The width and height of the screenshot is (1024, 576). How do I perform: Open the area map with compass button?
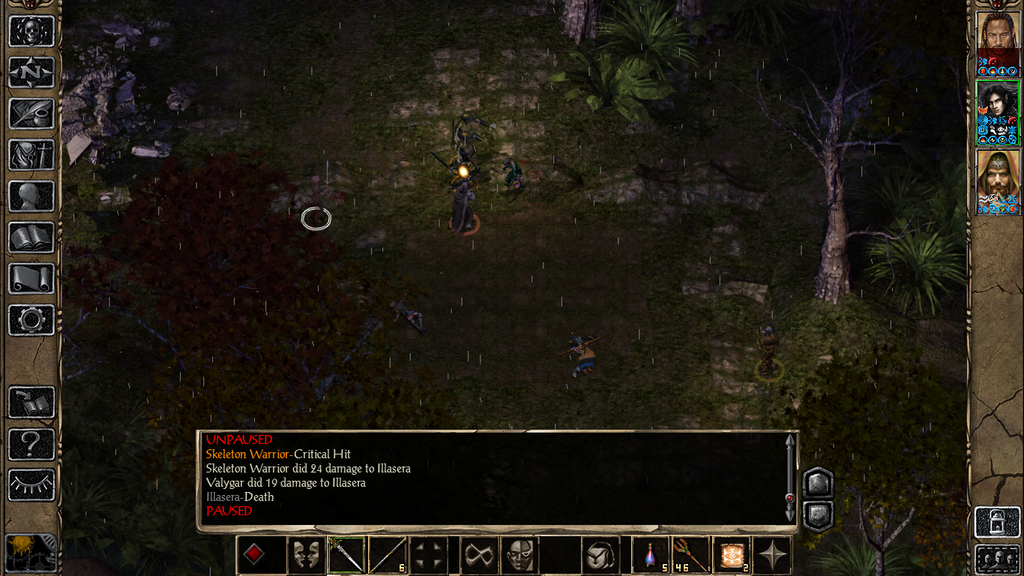(31, 72)
